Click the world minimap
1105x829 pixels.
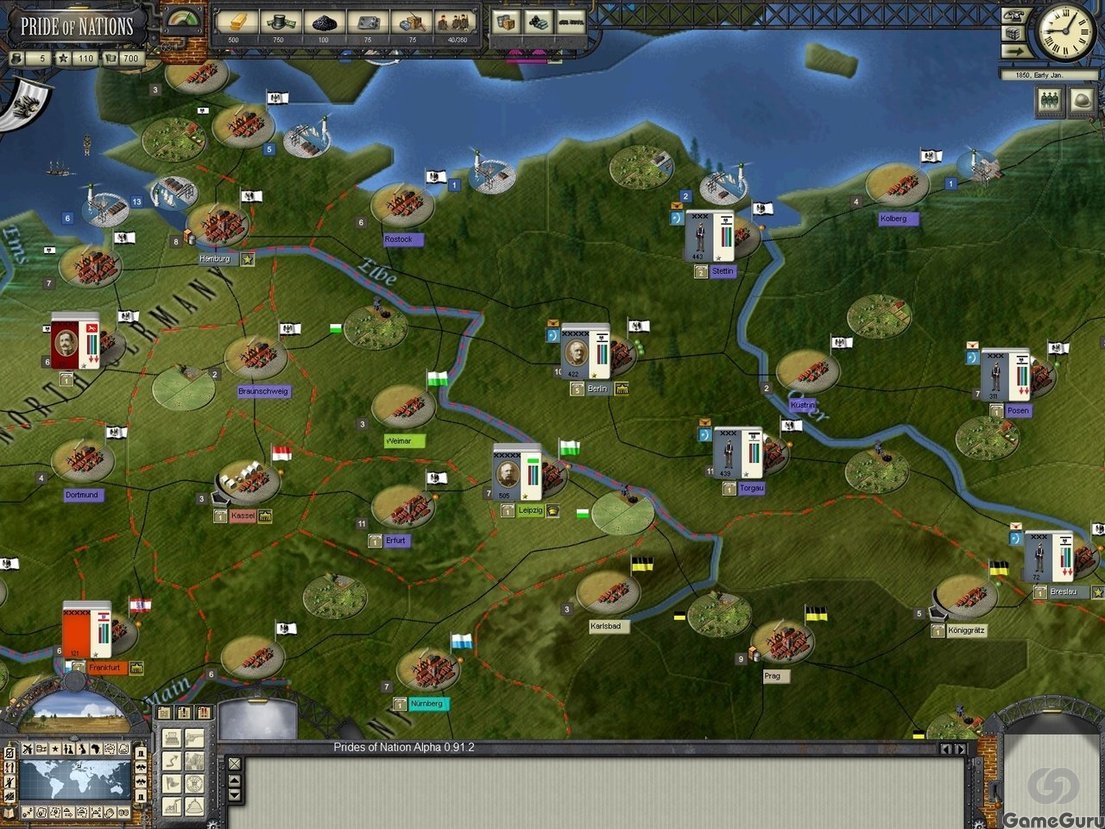[76, 779]
